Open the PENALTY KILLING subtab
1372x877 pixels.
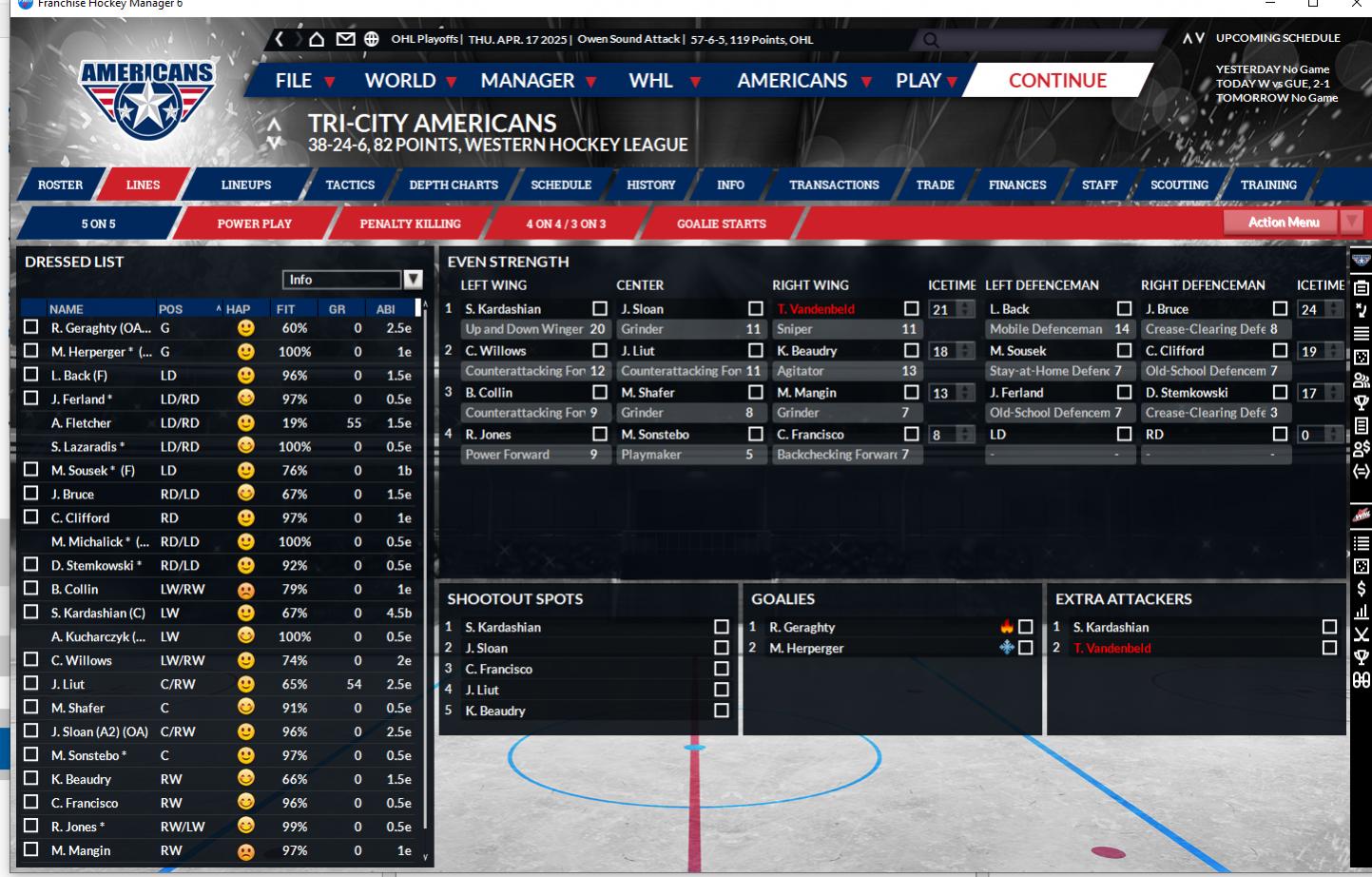(410, 224)
